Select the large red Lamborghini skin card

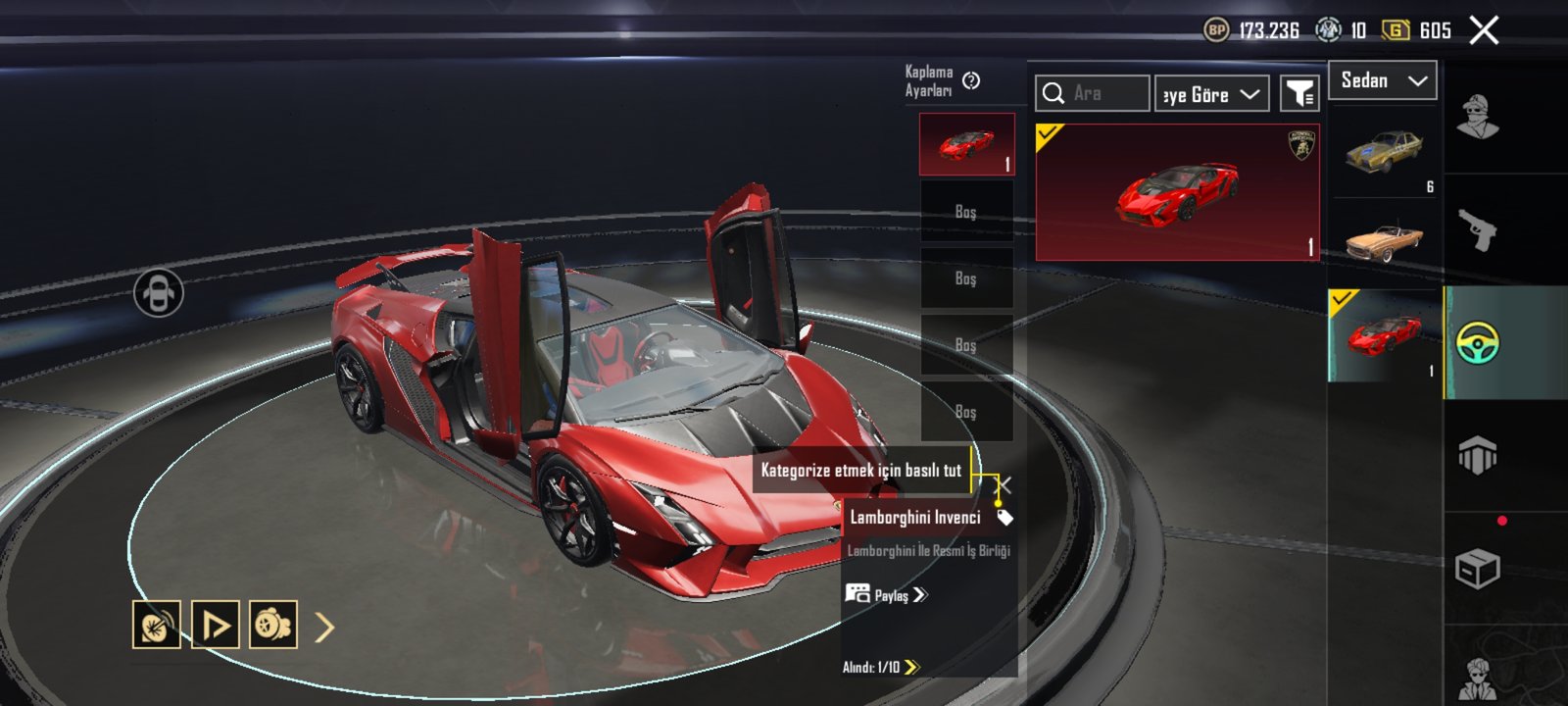pyautogui.click(x=1177, y=192)
